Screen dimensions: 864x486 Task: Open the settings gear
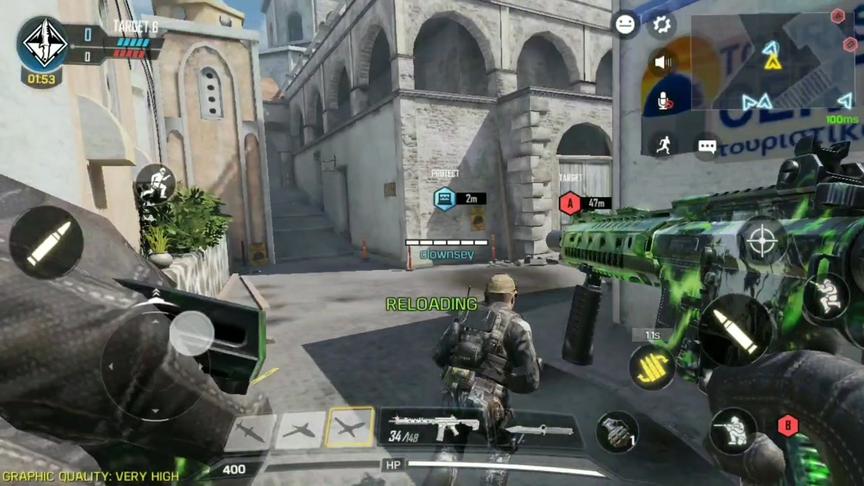coord(660,25)
